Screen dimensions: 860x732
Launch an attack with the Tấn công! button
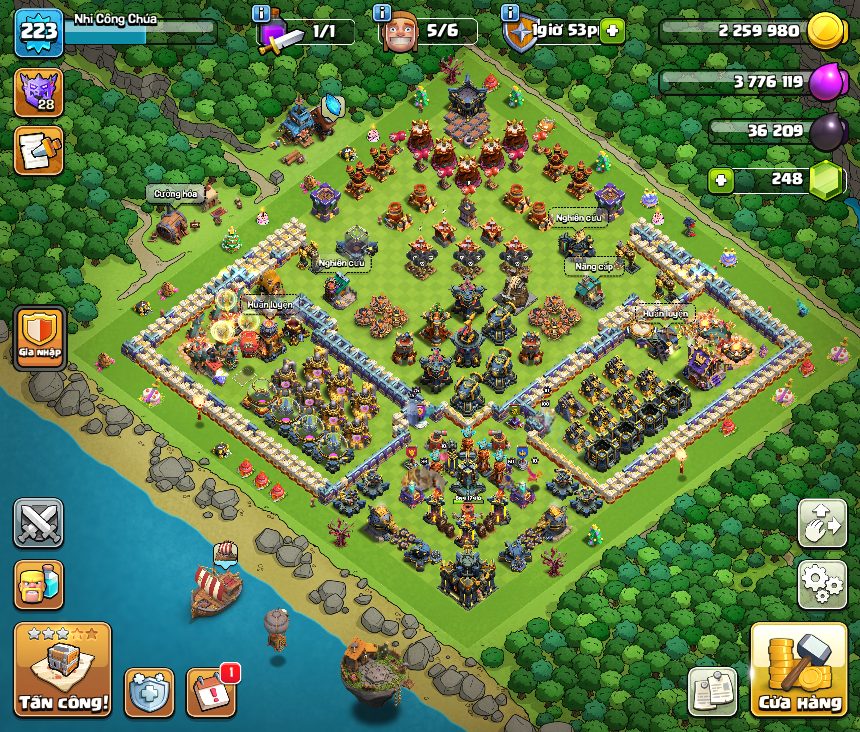click(63, 669)
